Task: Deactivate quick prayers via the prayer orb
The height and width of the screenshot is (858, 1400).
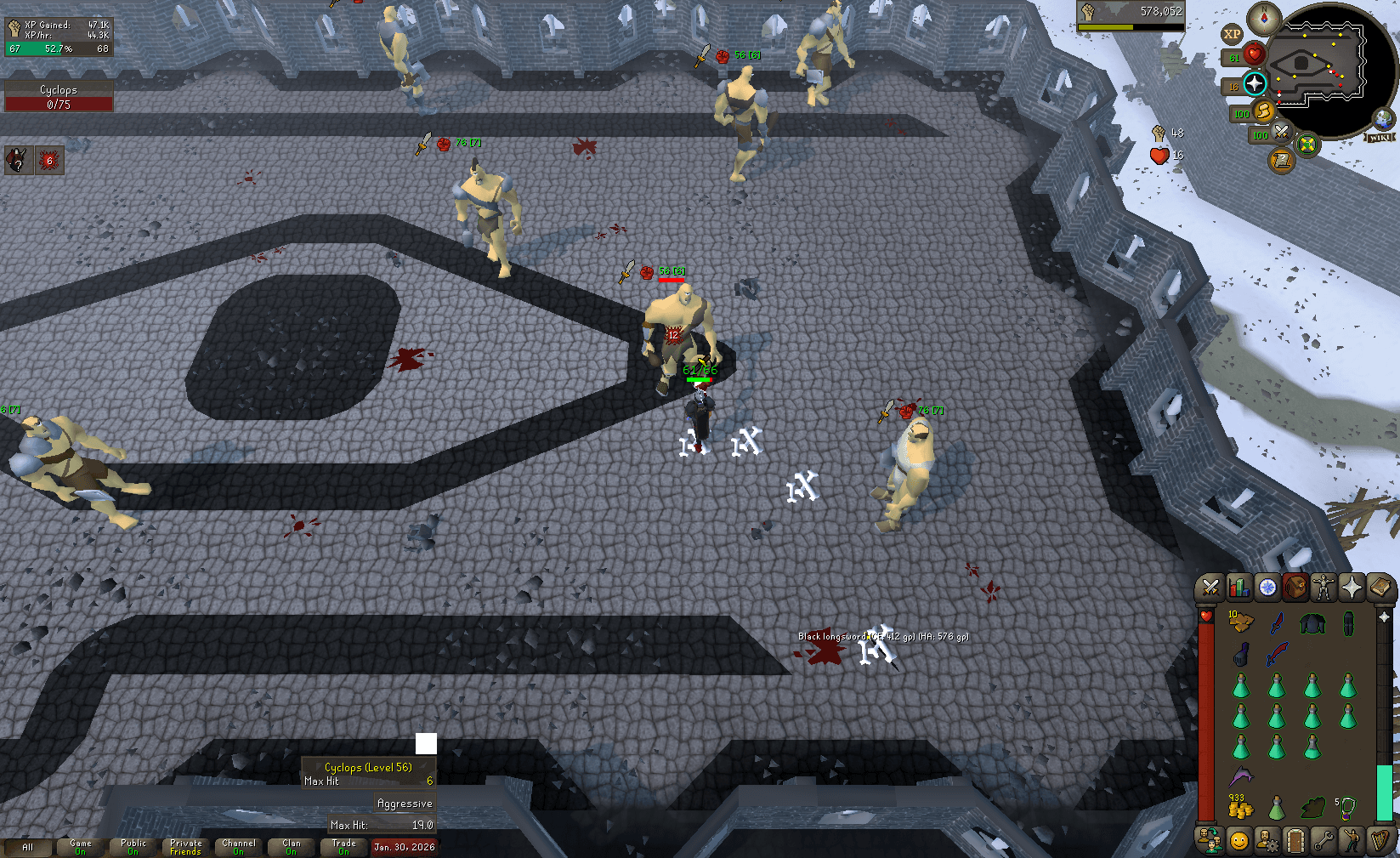Action: (x=1255, y=82)
